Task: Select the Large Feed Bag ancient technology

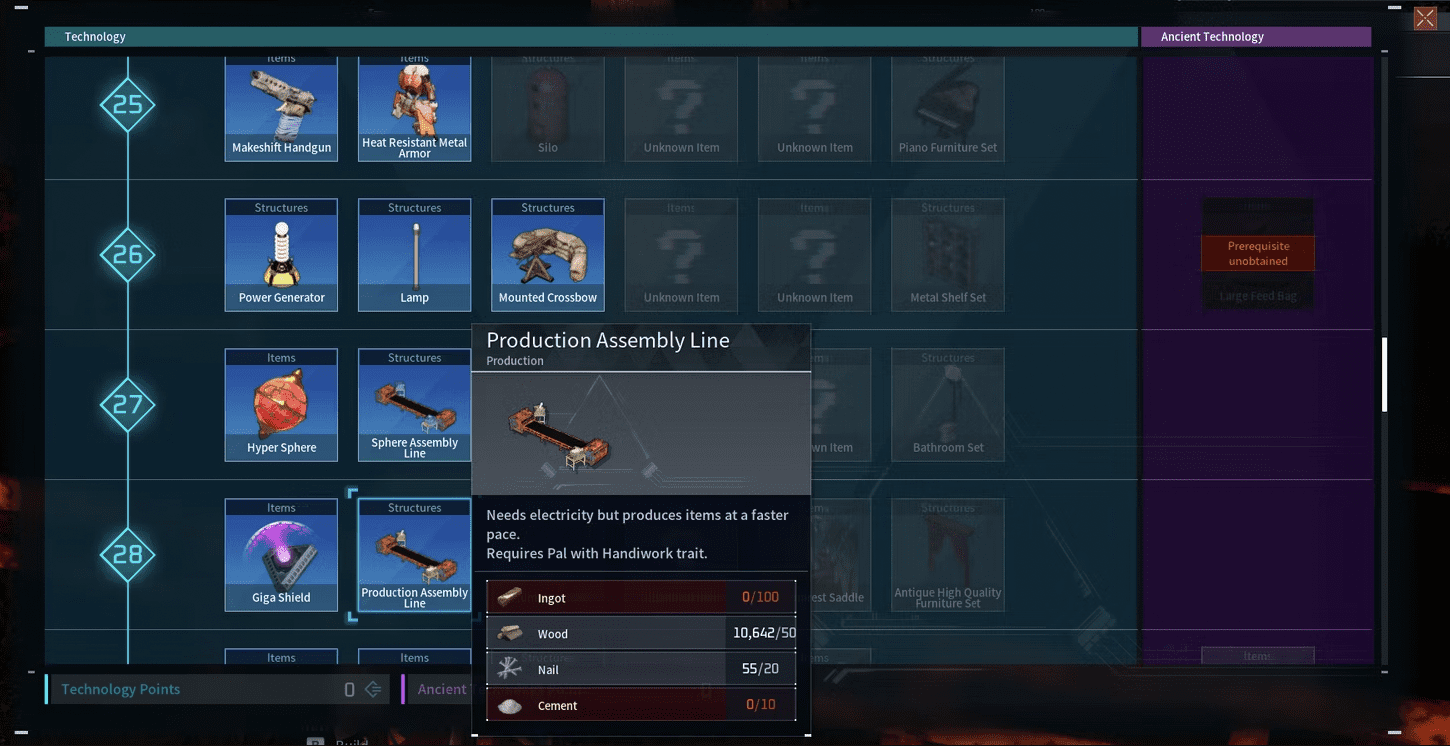Action: [1258, 255]
